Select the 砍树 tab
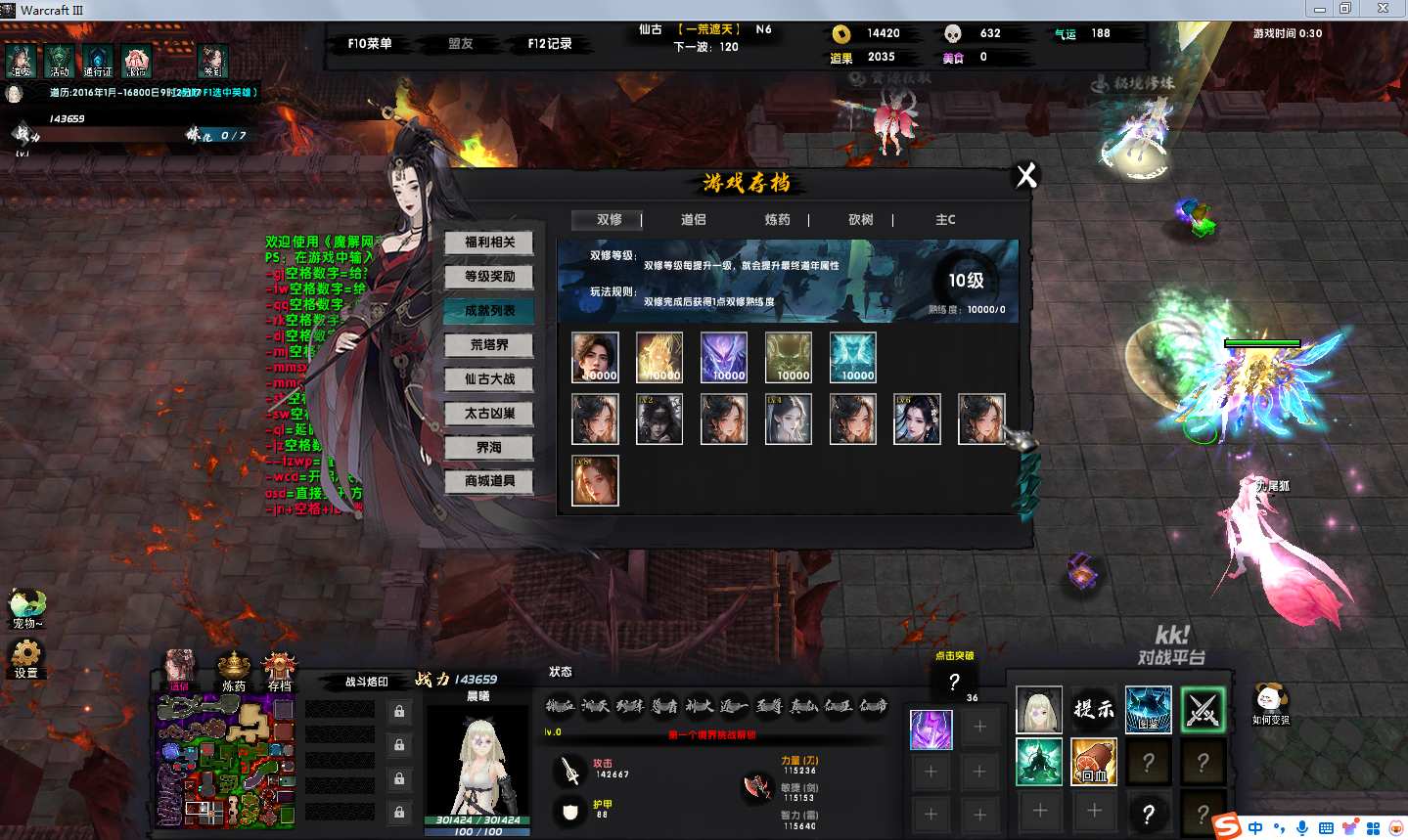This screenshot has width=1408, height=840. pos(860,220)
